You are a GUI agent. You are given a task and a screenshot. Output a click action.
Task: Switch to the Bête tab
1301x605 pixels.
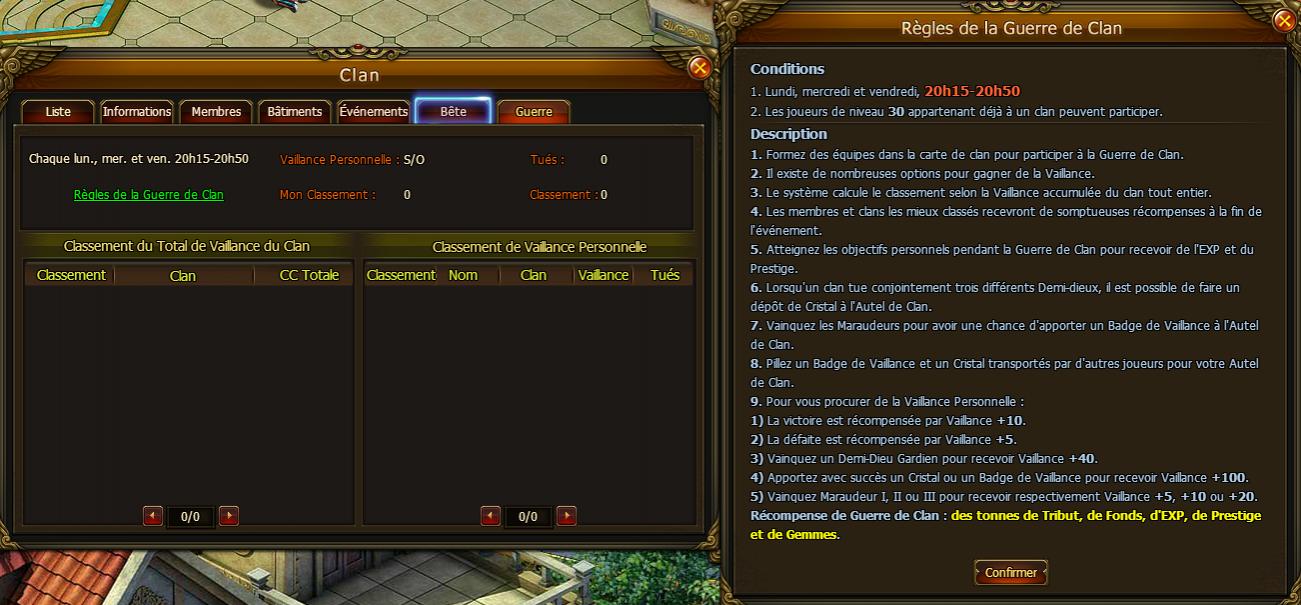[453, 112]
